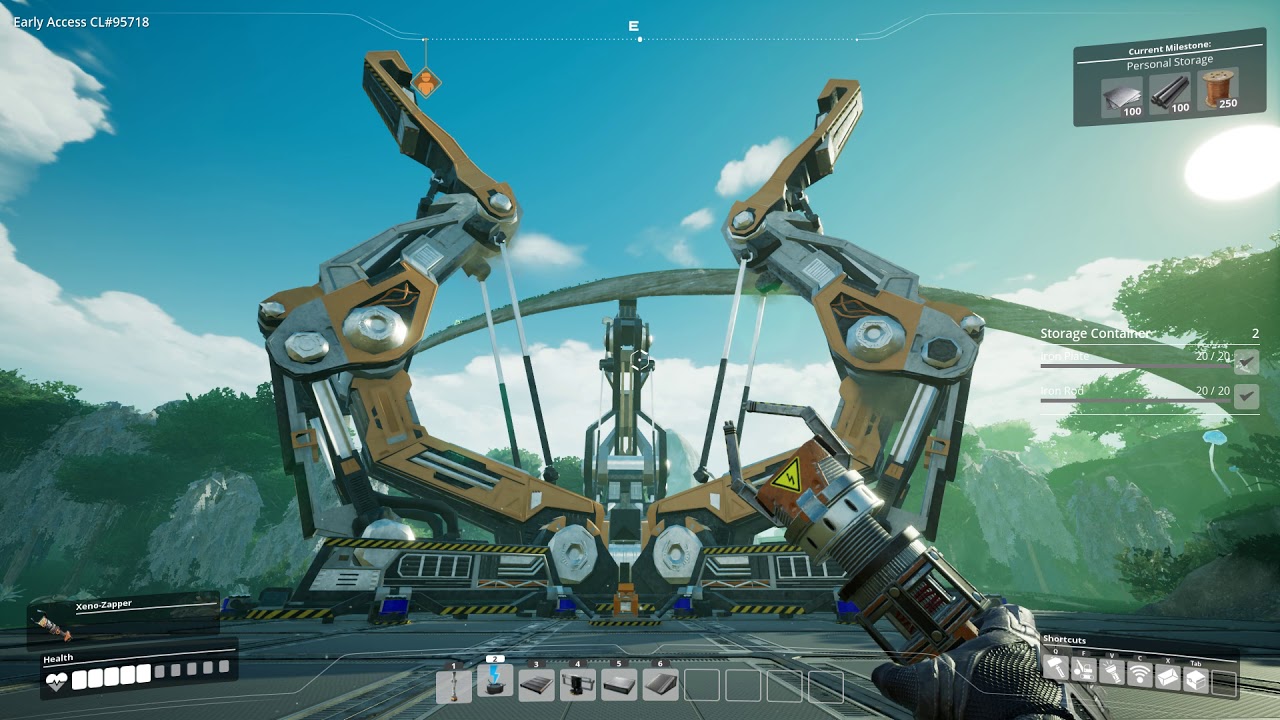The image size is (1280, 720).
Task: Choose the ramp piece in hotbar slot 6
Action: pyautogui.click(x=660, y=685)
